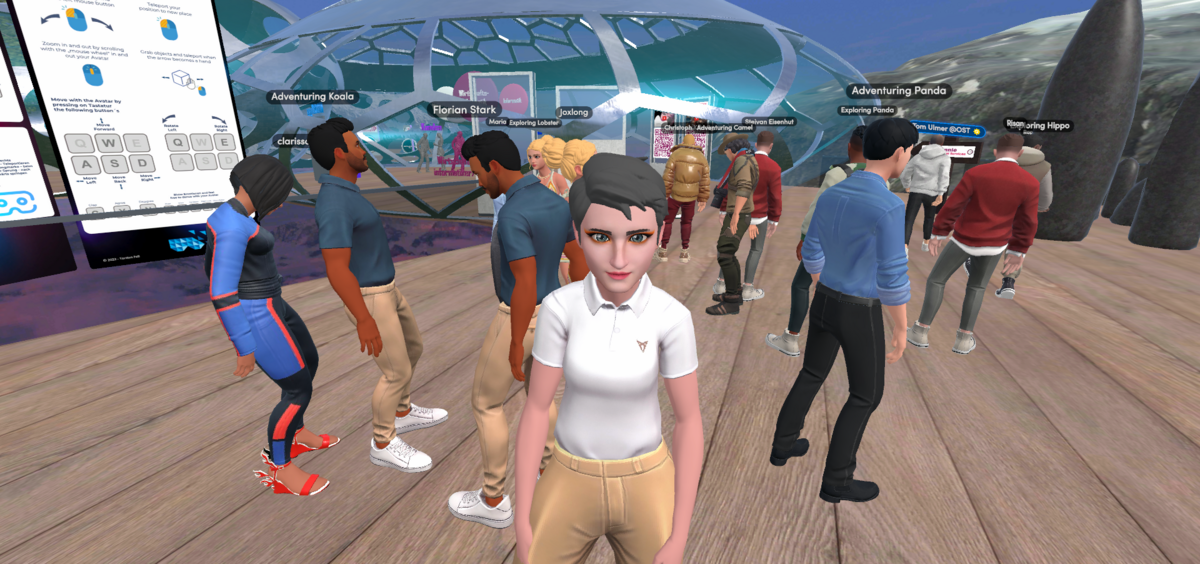This screenshot has height=564, width=1200.
Task: Select the Adventuring Koala name tag
Action: [312, 97]
